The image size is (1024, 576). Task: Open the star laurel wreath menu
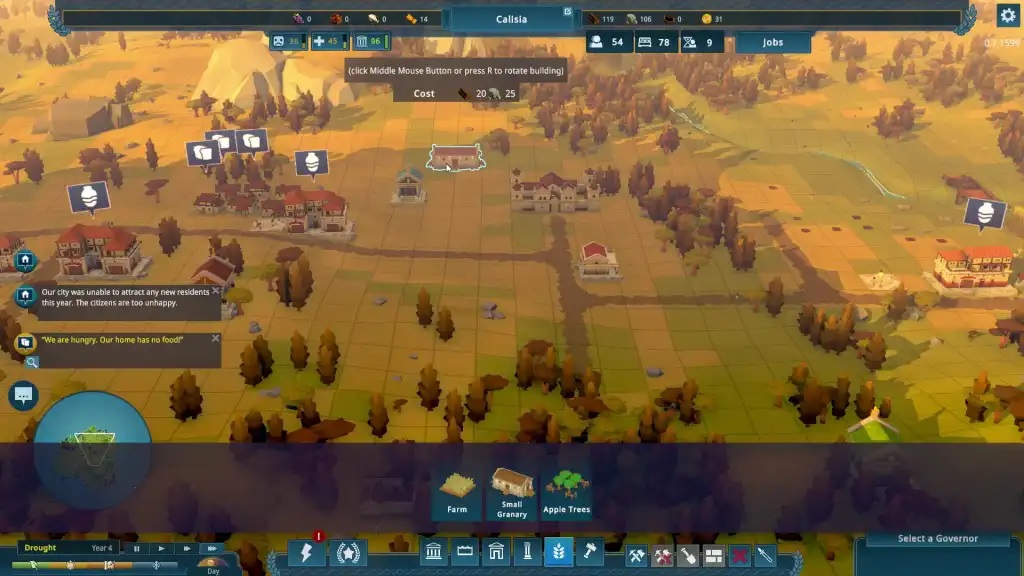tap(348, 553)
